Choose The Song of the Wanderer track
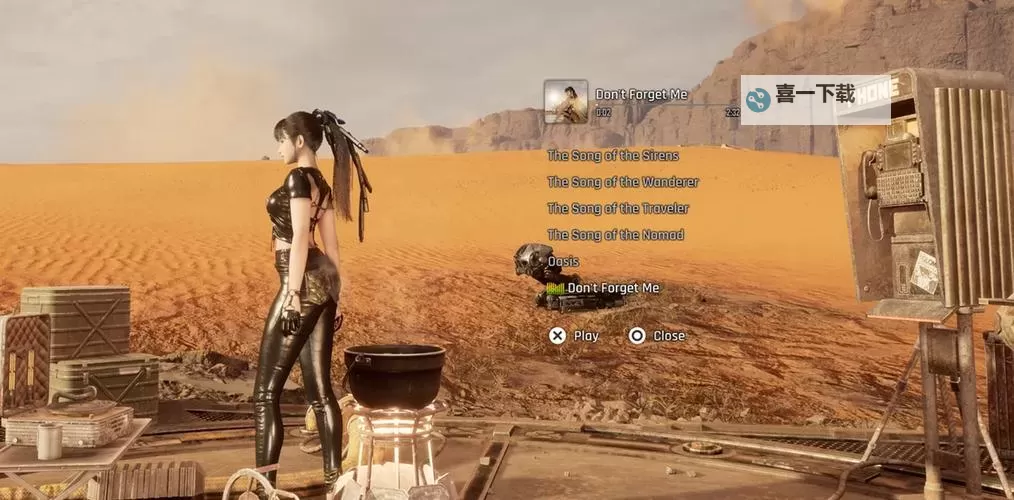 622,182
